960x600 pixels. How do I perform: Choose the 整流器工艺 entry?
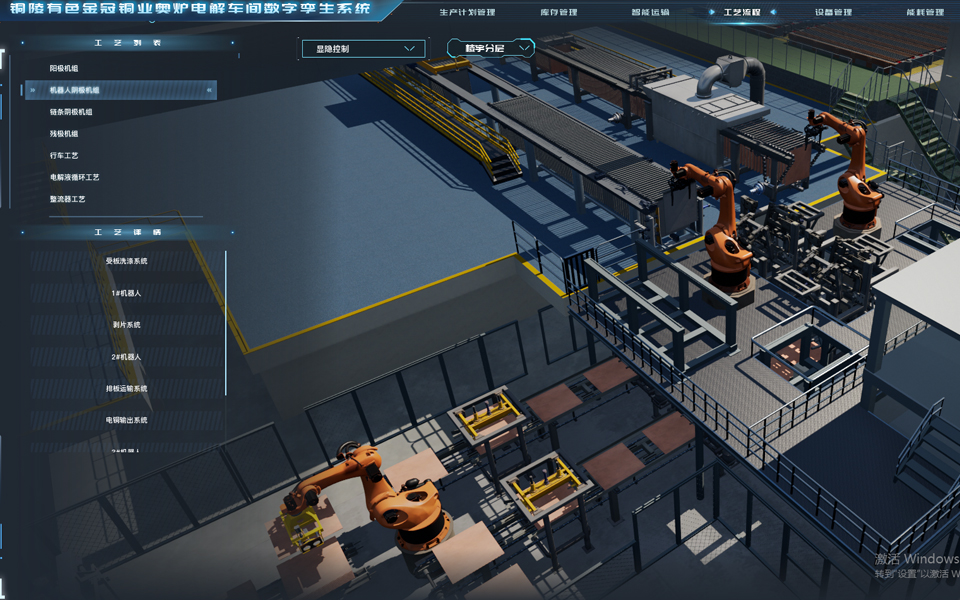[68, 199]
